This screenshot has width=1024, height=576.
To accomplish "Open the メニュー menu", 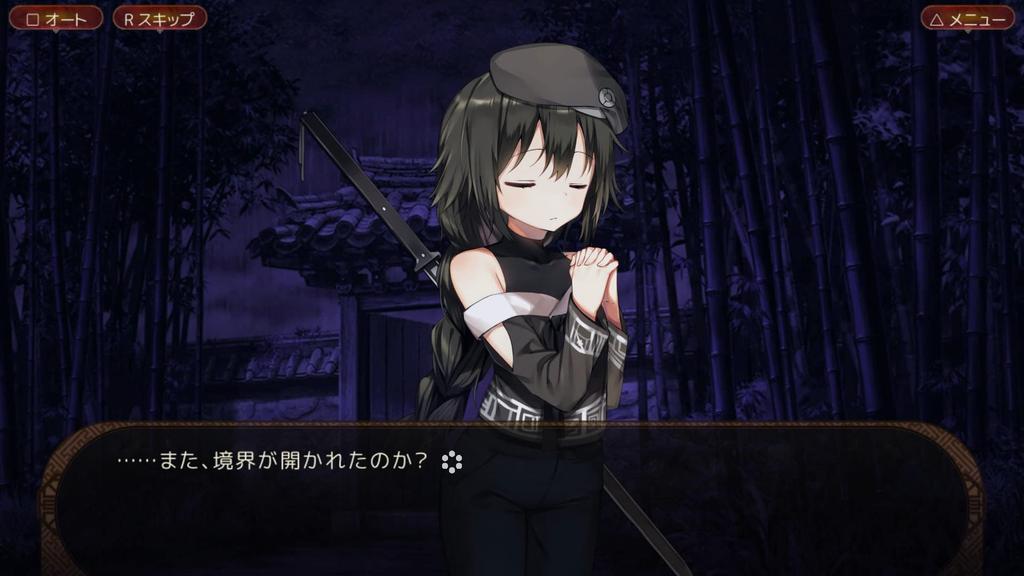I will [x=967, y=18].
